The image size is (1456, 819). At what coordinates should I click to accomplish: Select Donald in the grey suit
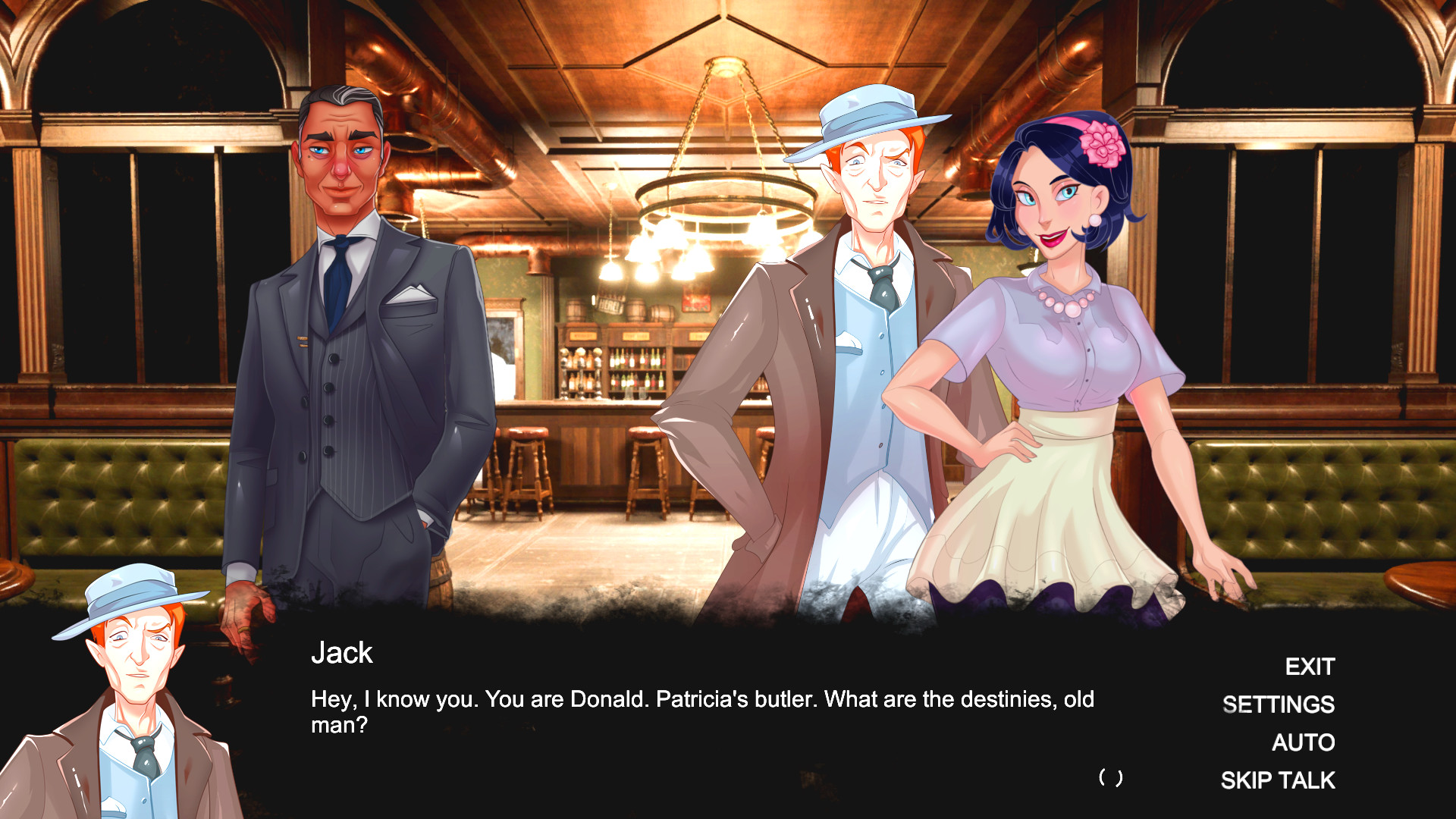pyautogui.click(x=341, y=341)
